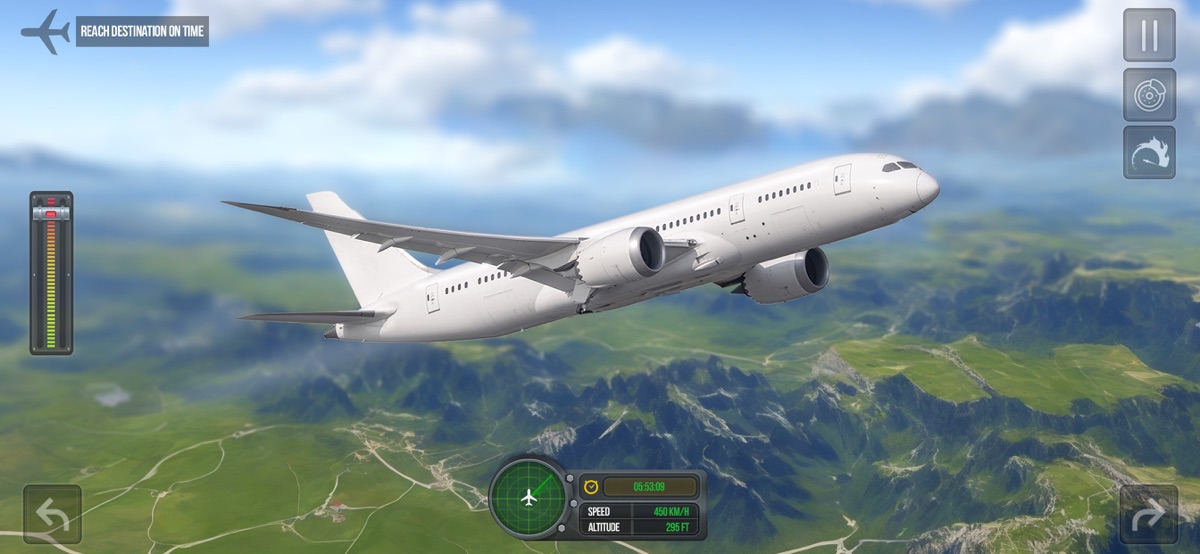The width and height of the screenshot is (1200, 554).
Task: Adjust the vertical throttle gauge
Action: click(51, 273)
